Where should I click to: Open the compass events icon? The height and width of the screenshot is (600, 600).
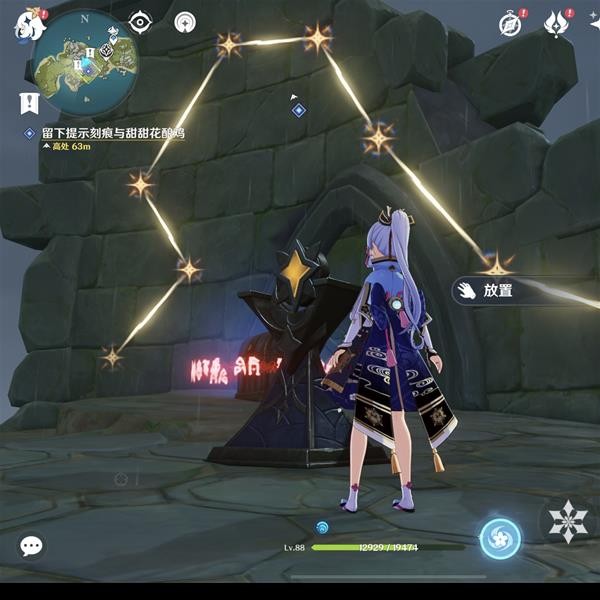click(512, 23)
